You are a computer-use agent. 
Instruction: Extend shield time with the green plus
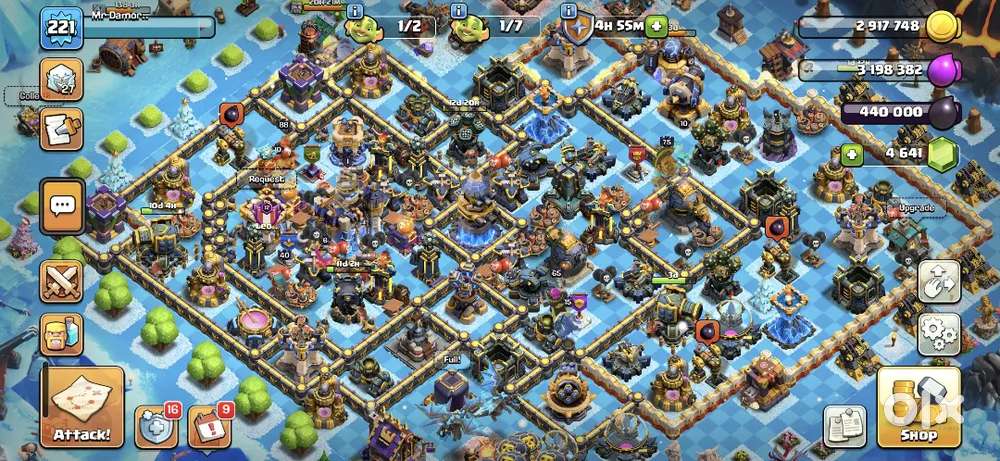point(656,27)
